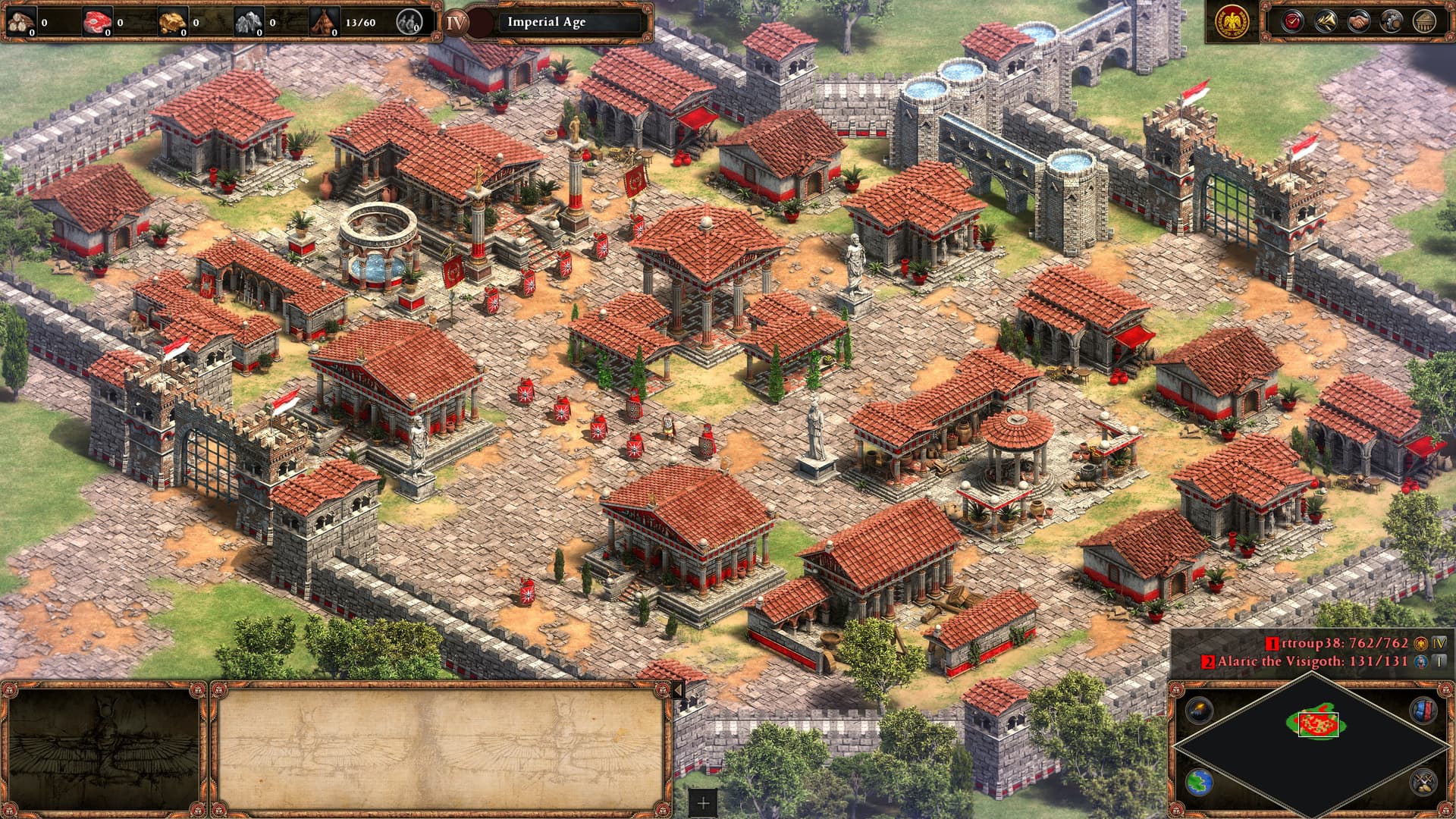Expand the chat panel with the plus button
Image resolution: width=1456 pixels, height=819 pixels.
703,803
